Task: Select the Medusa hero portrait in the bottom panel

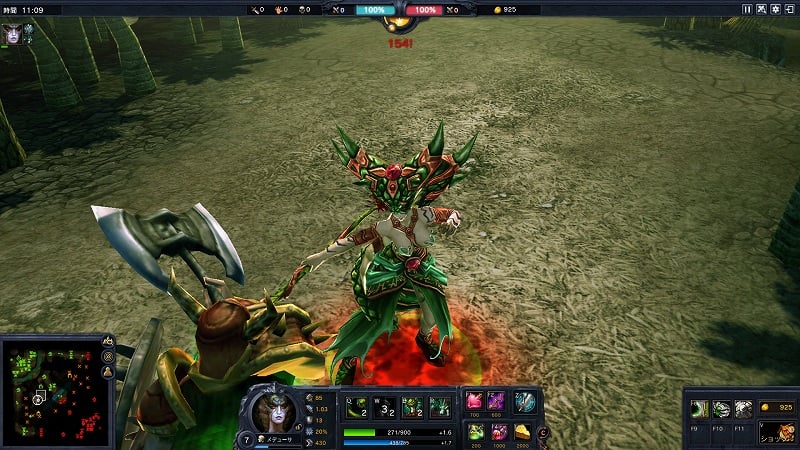Action: tap(274, 408)
